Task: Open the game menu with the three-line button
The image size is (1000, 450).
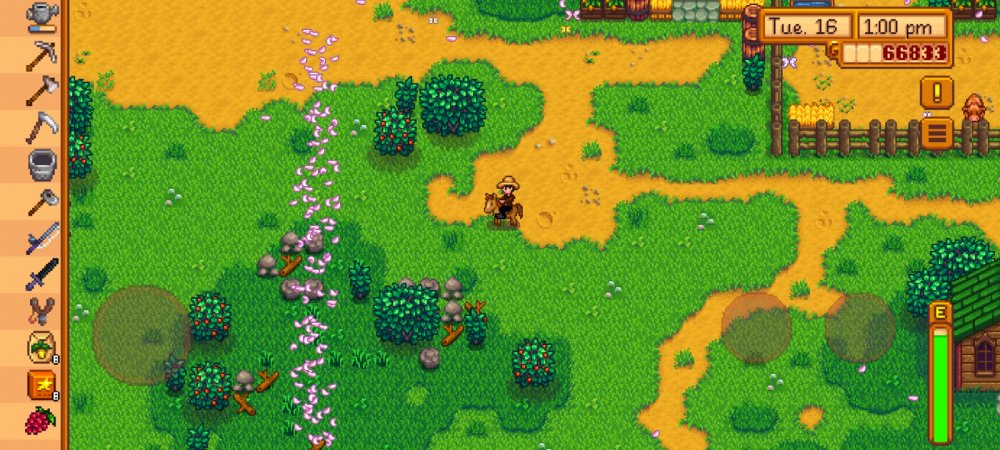Action: click(x=937, y=132)
